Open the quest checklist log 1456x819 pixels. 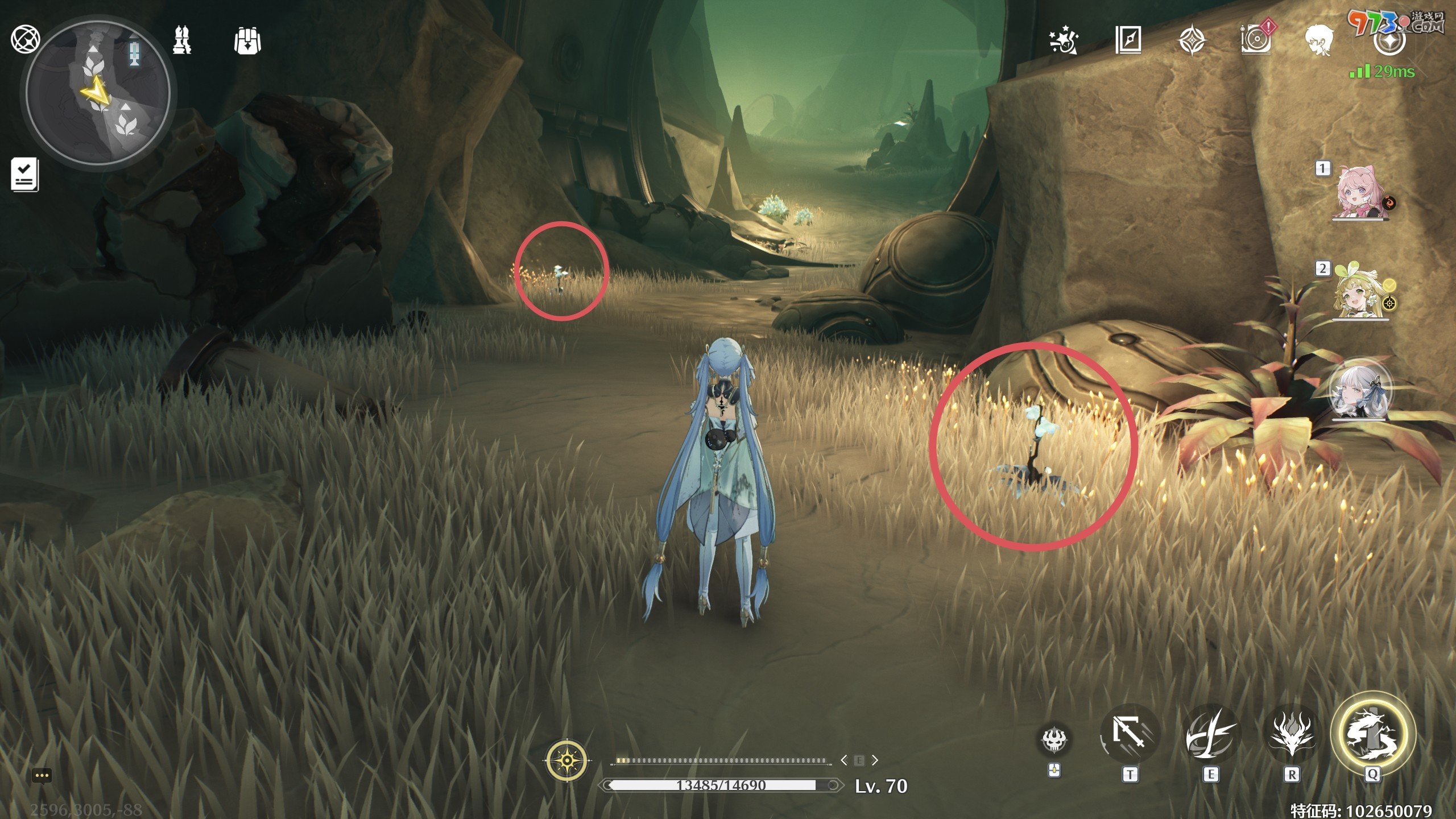tap(25, 174)
